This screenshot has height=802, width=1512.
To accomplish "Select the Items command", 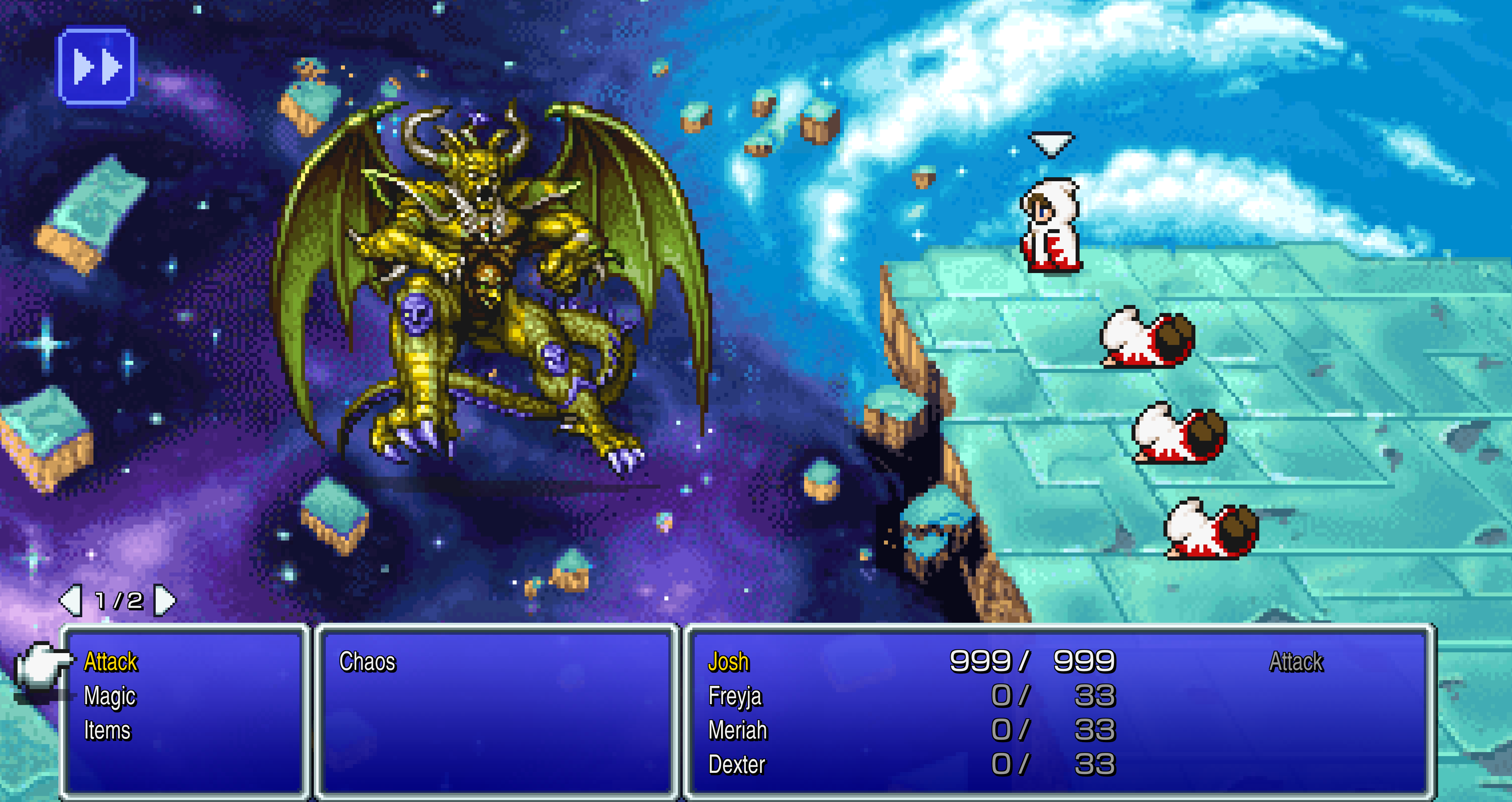I will point(107,731).
